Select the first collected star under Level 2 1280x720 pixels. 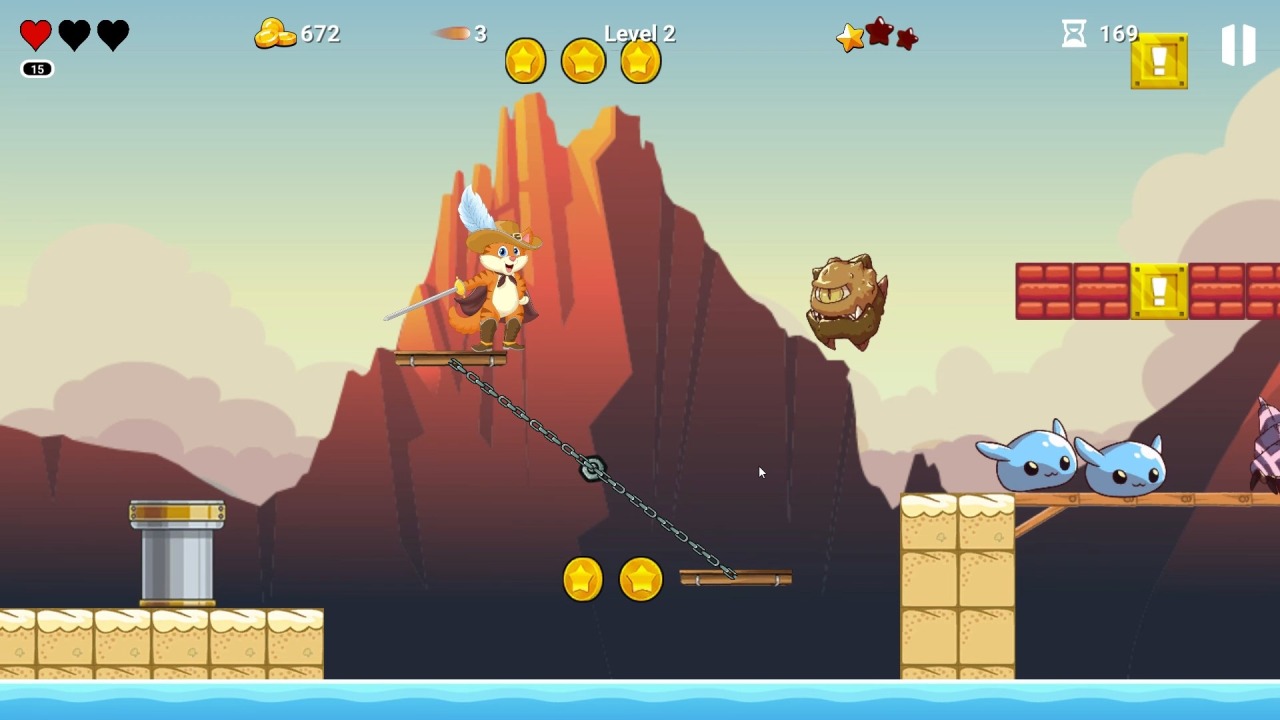[526, 60]
